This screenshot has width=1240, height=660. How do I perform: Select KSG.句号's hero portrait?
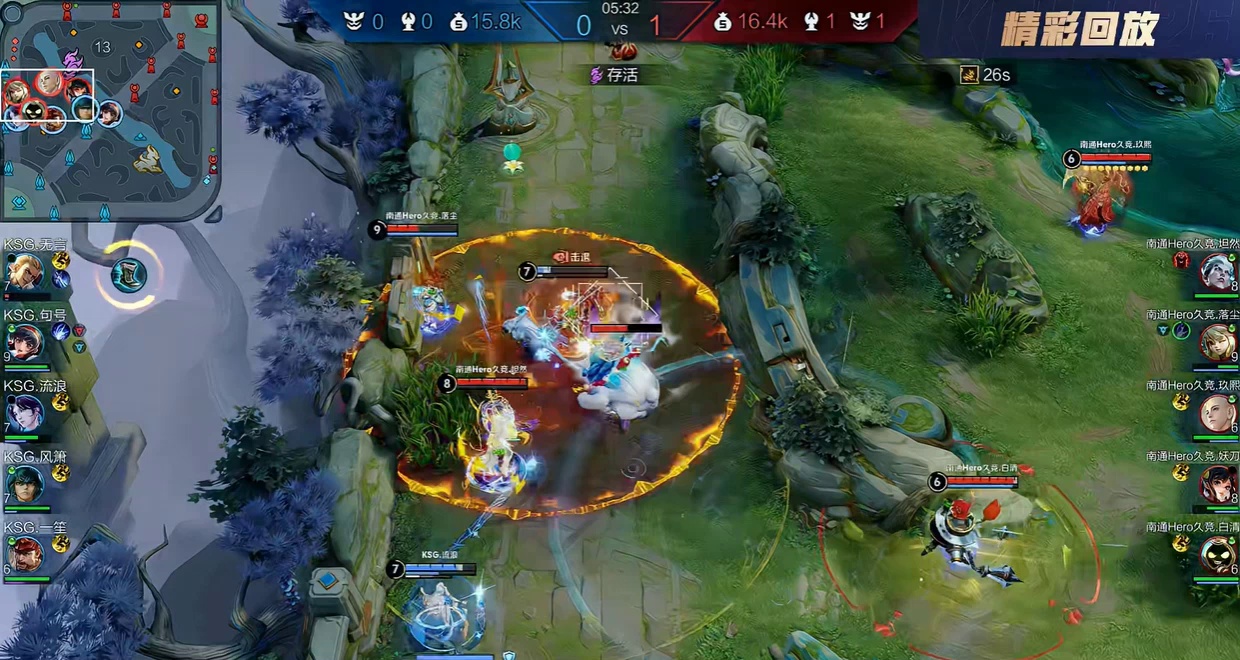pyautogui.click(x=24, y=342)
